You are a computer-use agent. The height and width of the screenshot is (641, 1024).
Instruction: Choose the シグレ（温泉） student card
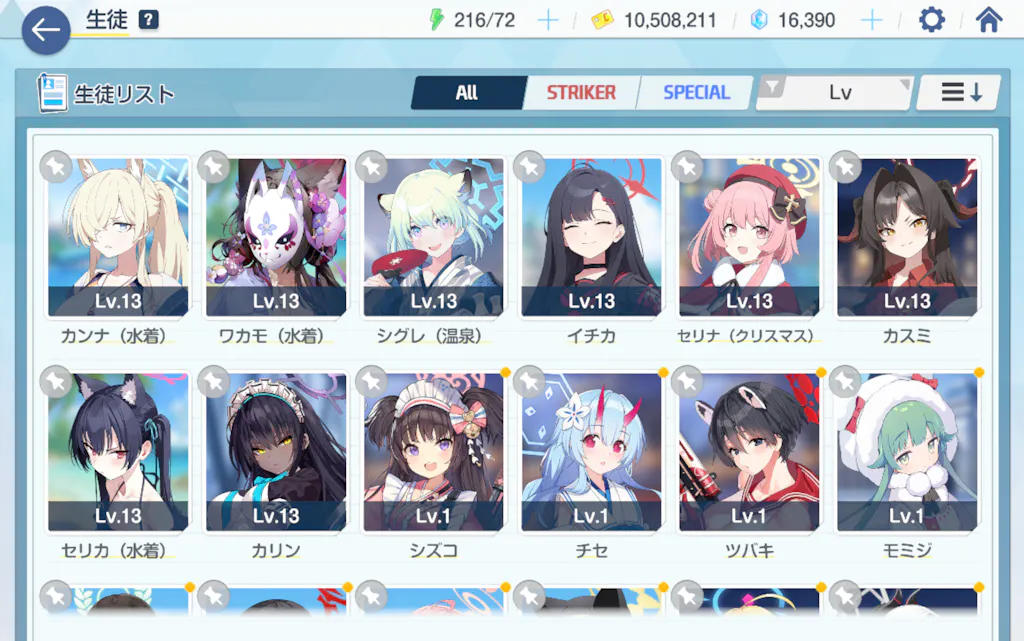pyautogui.click(x=434, y=238)
